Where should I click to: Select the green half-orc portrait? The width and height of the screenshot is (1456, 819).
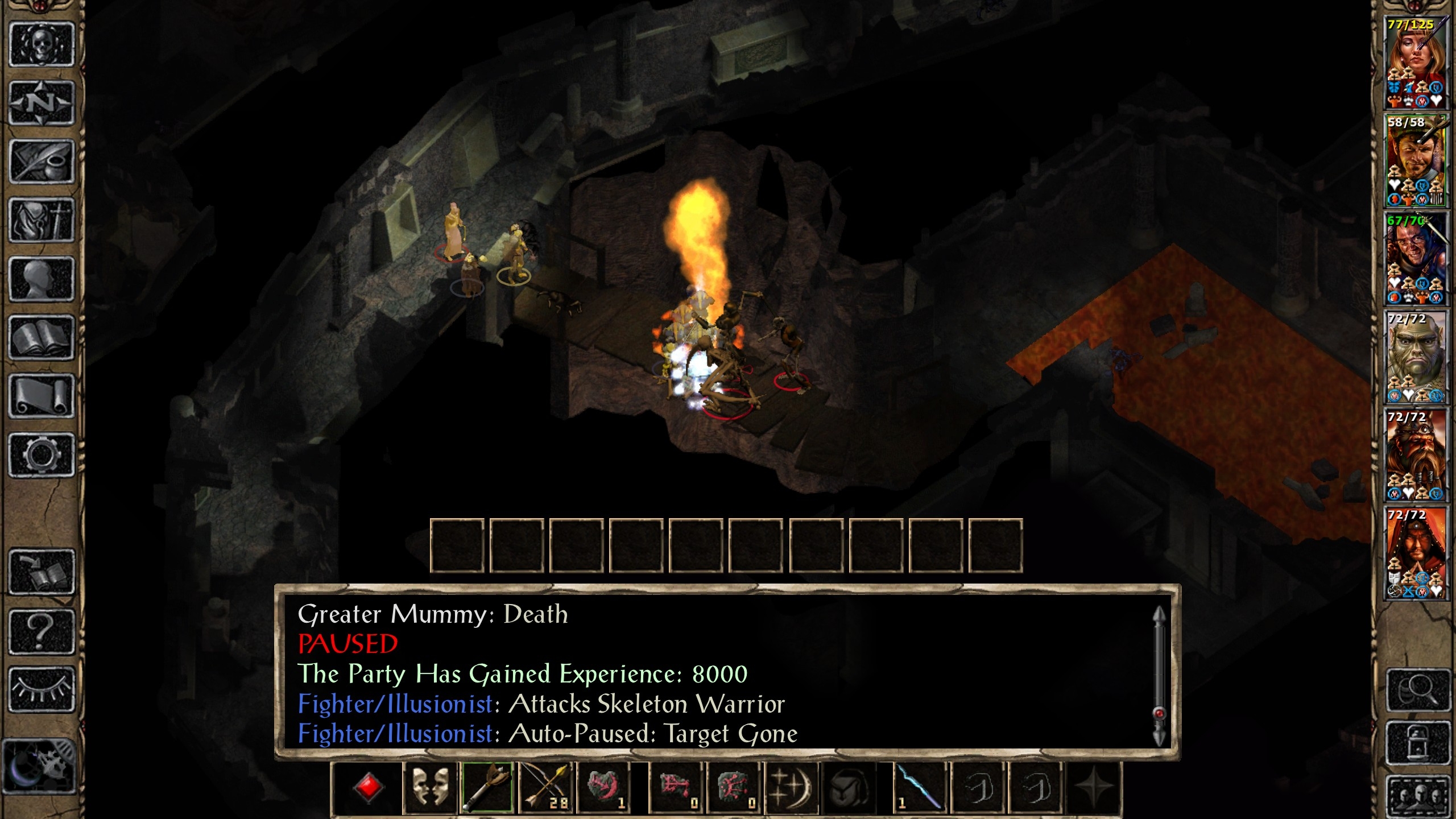click(1416, 357)
